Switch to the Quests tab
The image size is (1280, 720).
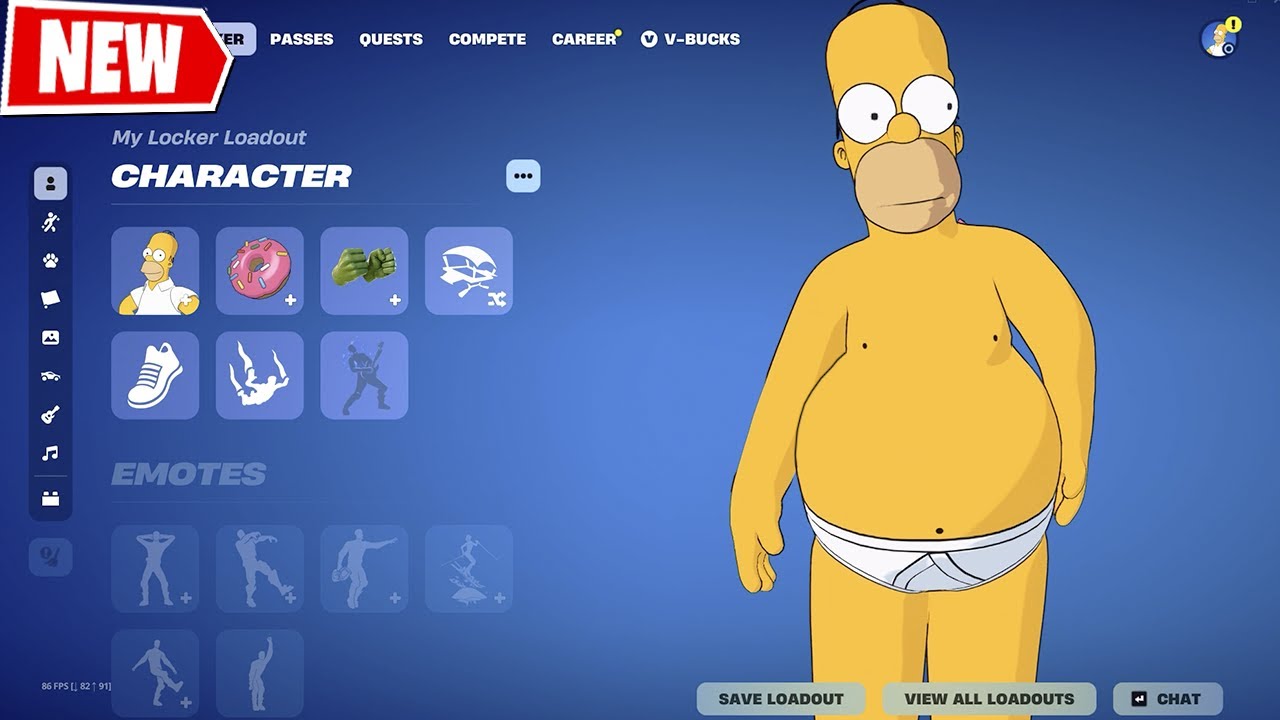click(x=391, y=39)
